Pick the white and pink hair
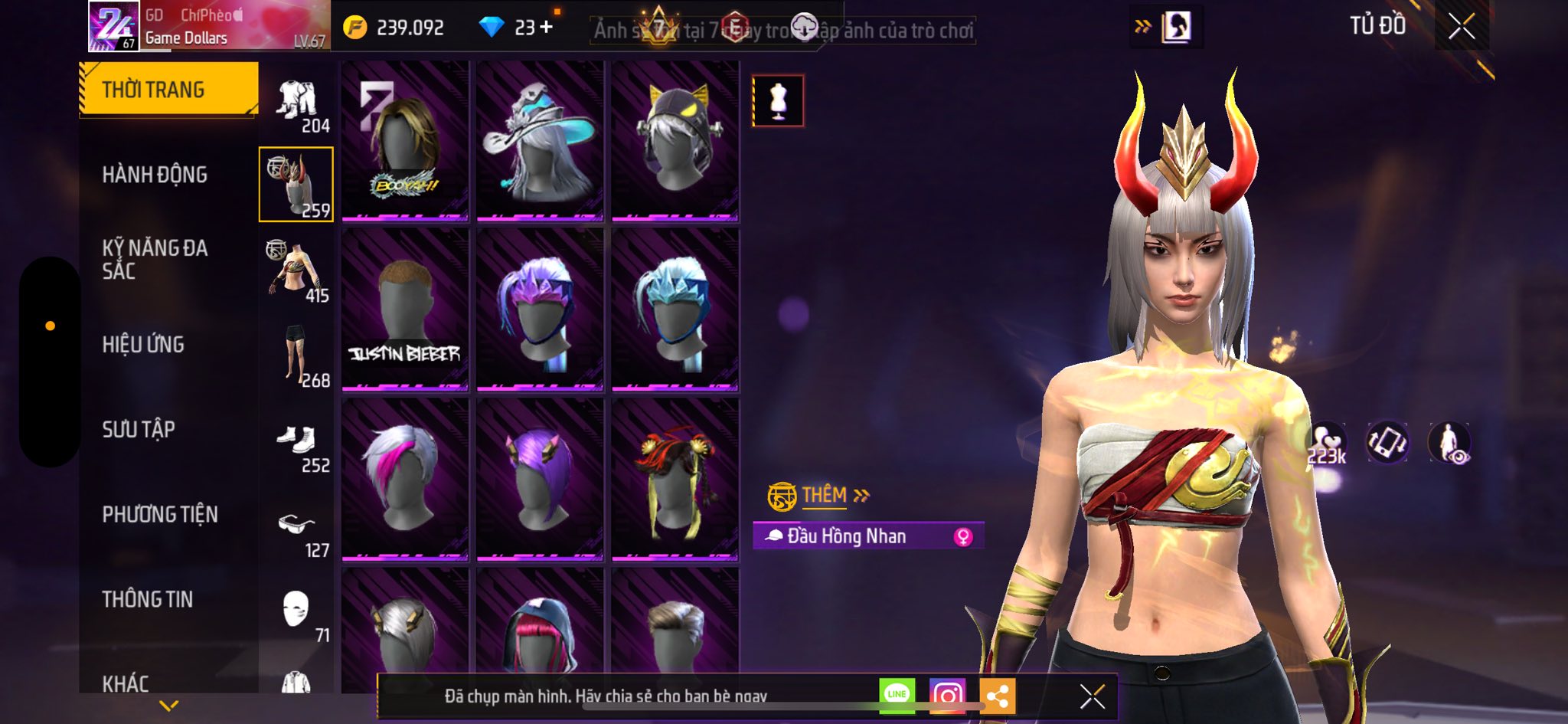The height and width of the screenshot is (724, 1568). (x=405, y=480)
